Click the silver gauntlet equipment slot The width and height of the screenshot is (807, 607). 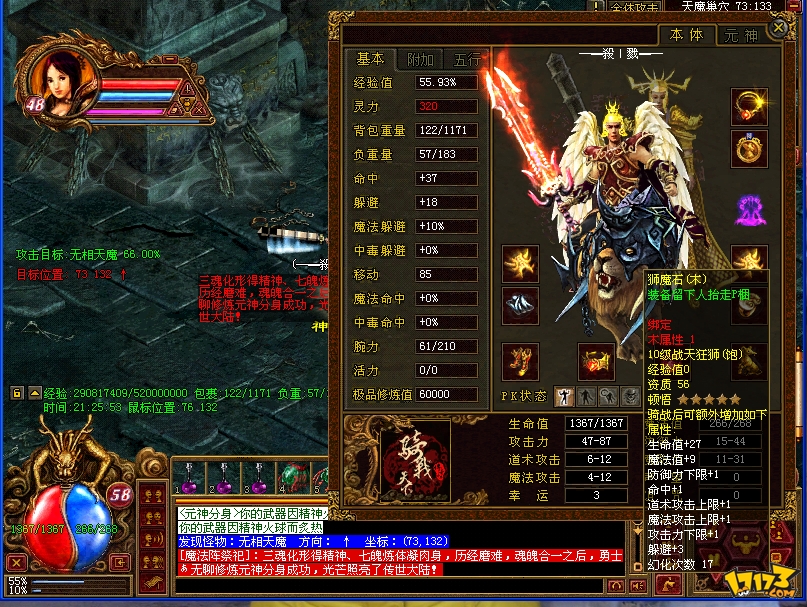coord(520,304)
